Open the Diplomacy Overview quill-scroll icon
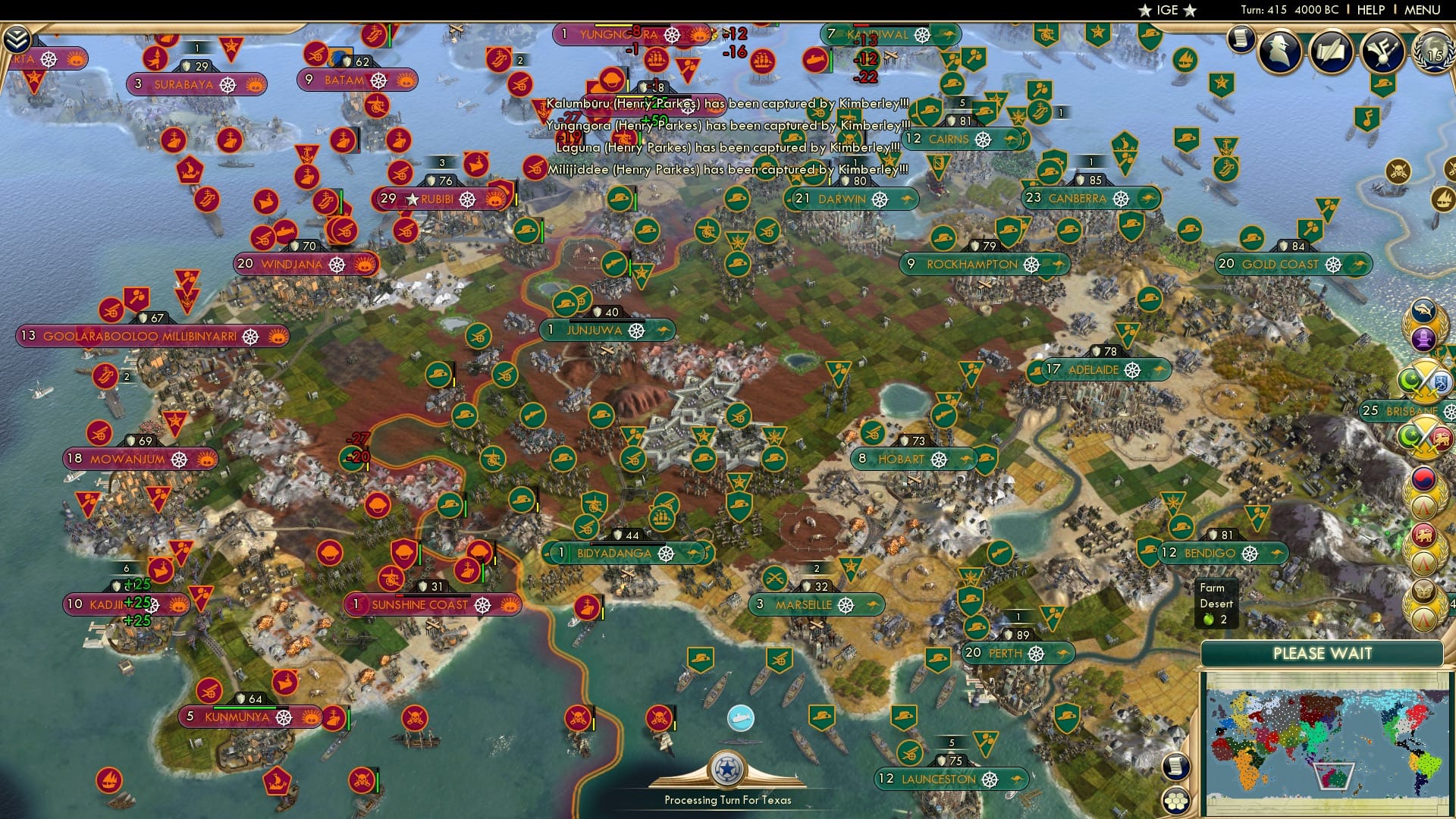The width and height of the screenshot is (1456, 819). (x=1331, y=53)
